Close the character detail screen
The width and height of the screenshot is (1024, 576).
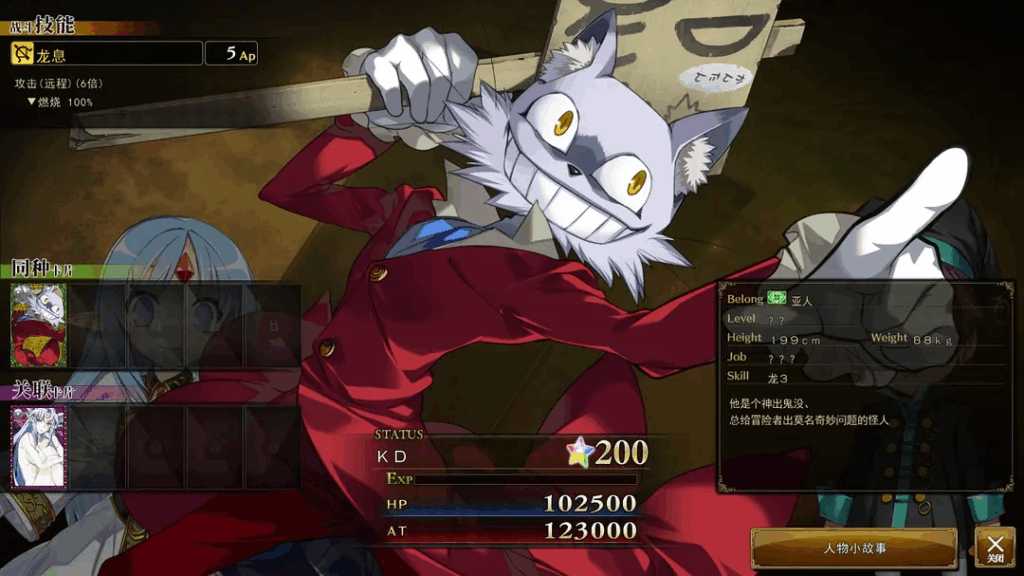coord(995,547)
